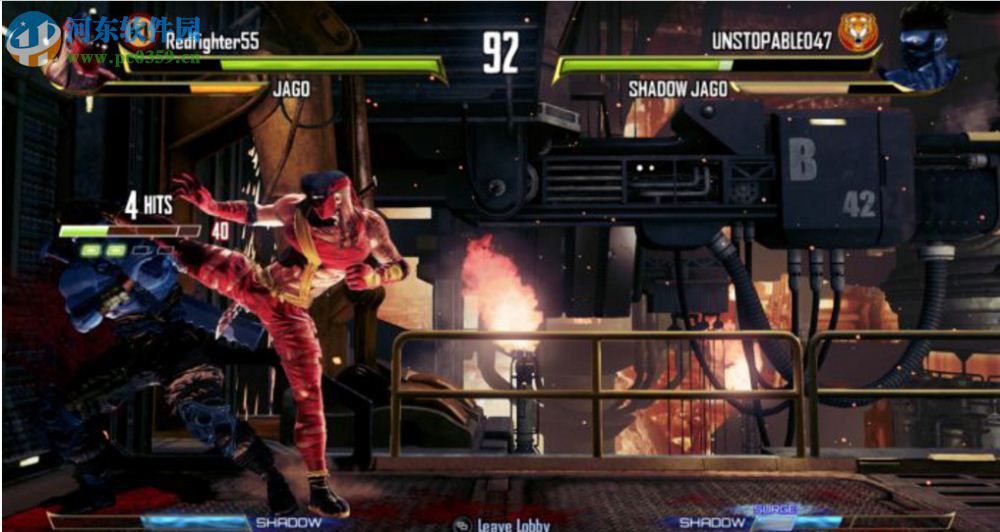Click UNSTOPABLE047's tiger avatar icon
The height and width of the screenshot is (532, 1000).
[x=857, y=33]
